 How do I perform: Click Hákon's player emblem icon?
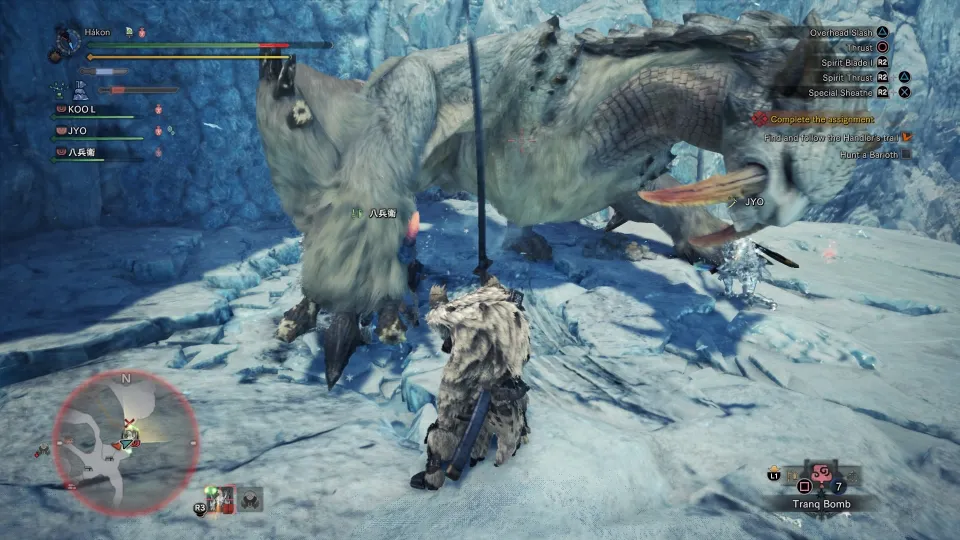pos(68,42)
